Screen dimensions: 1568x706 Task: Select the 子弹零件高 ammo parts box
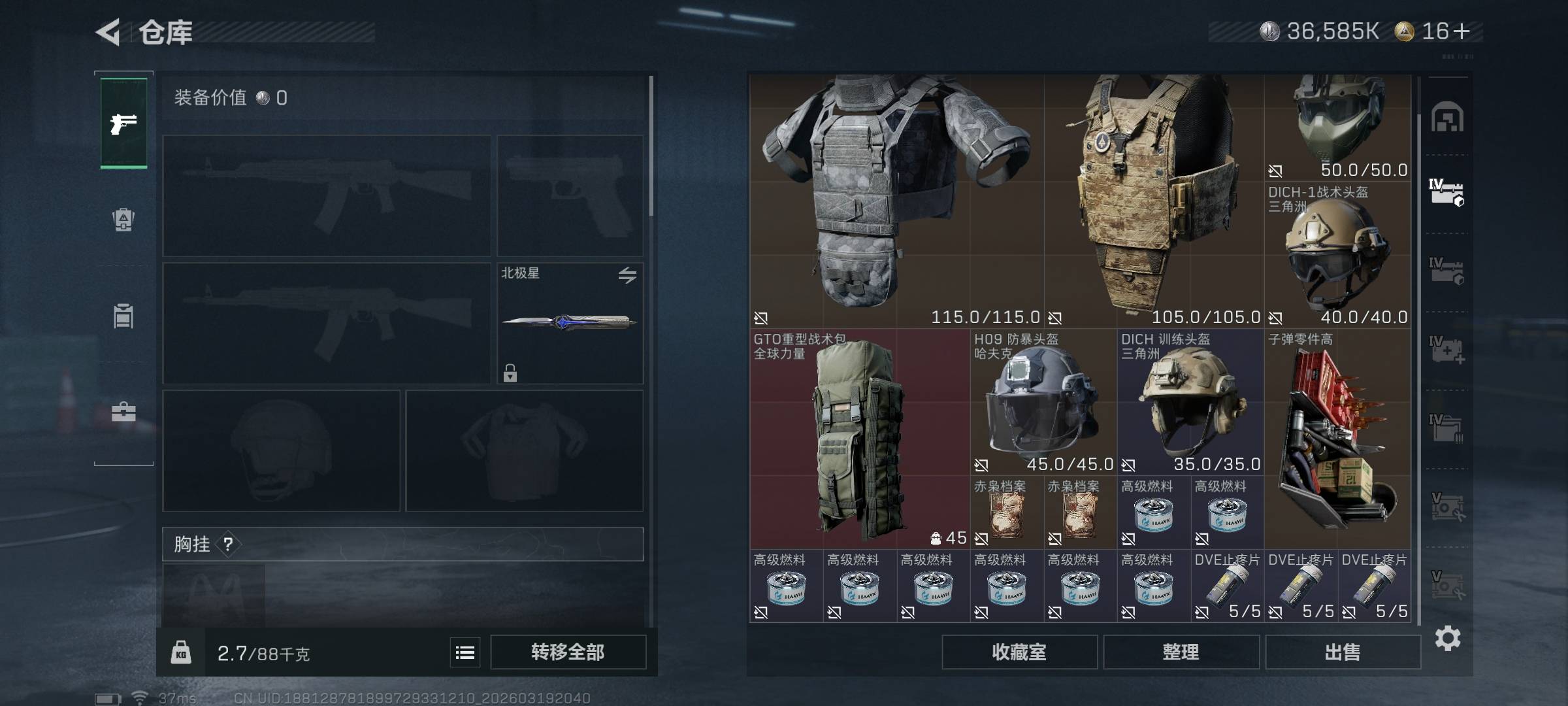point(1337,438)
